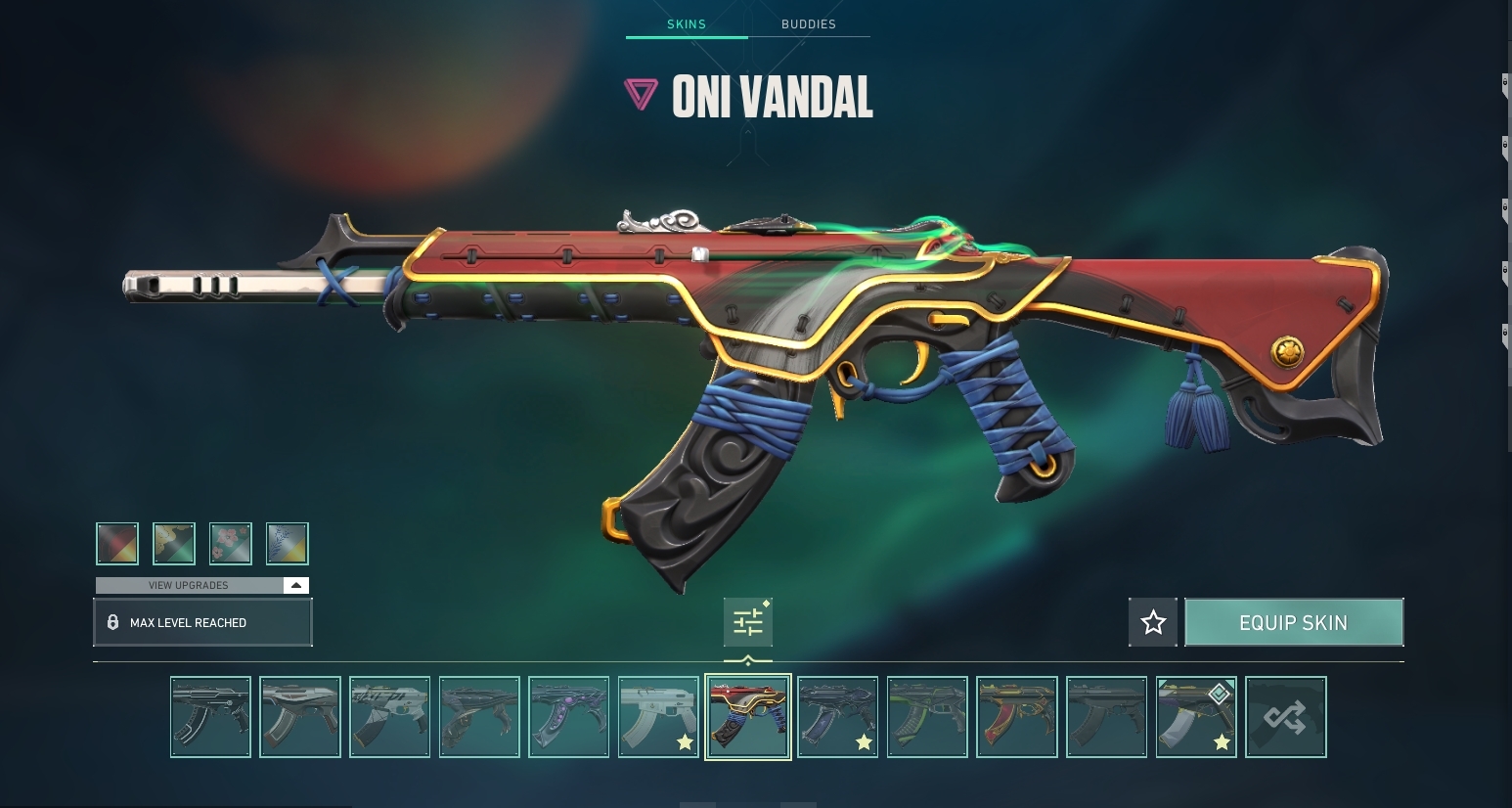Click the Max Level Reached button

(x=202, y=623)
